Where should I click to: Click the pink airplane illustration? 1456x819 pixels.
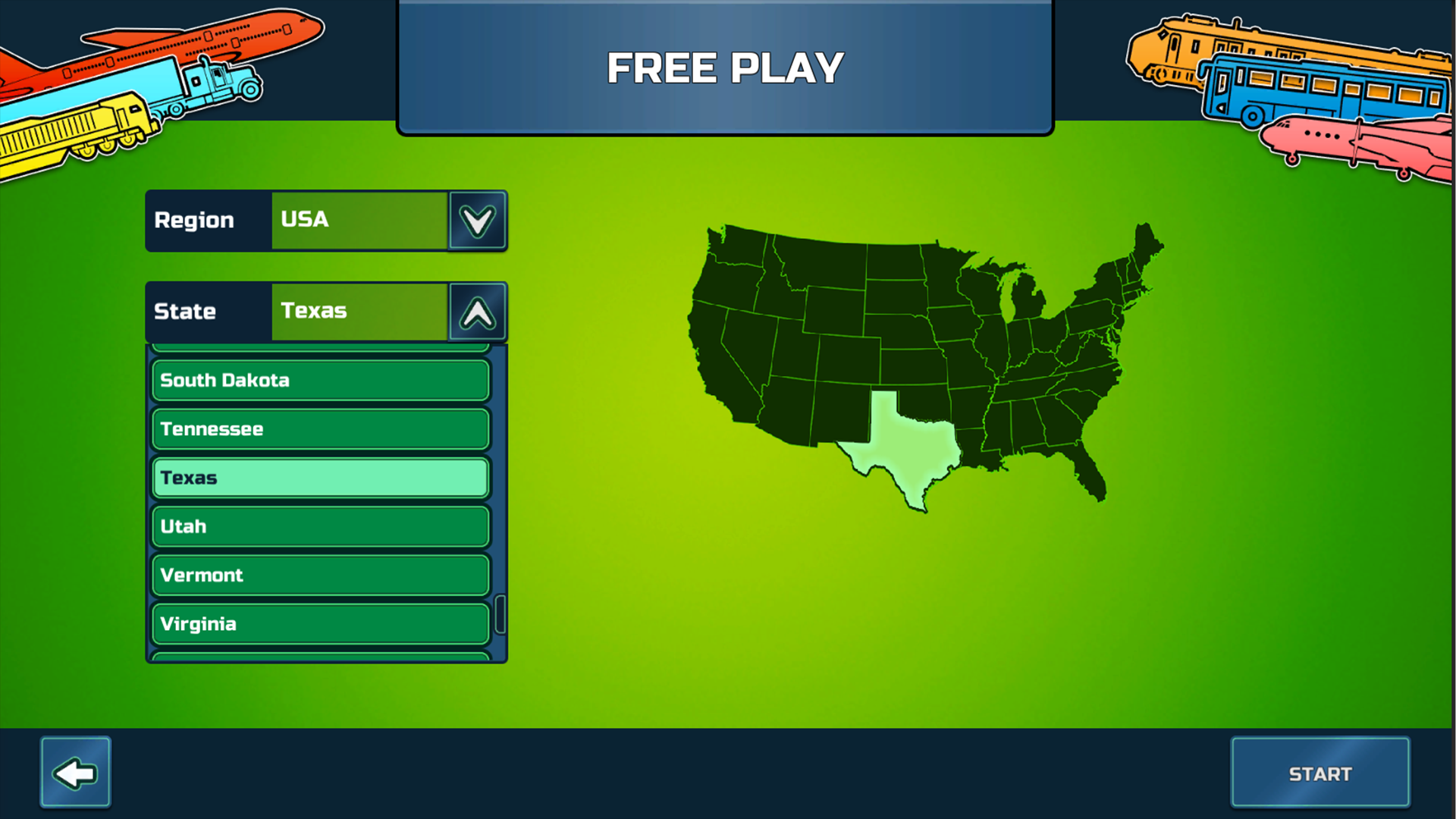(x=1357, y=140)
